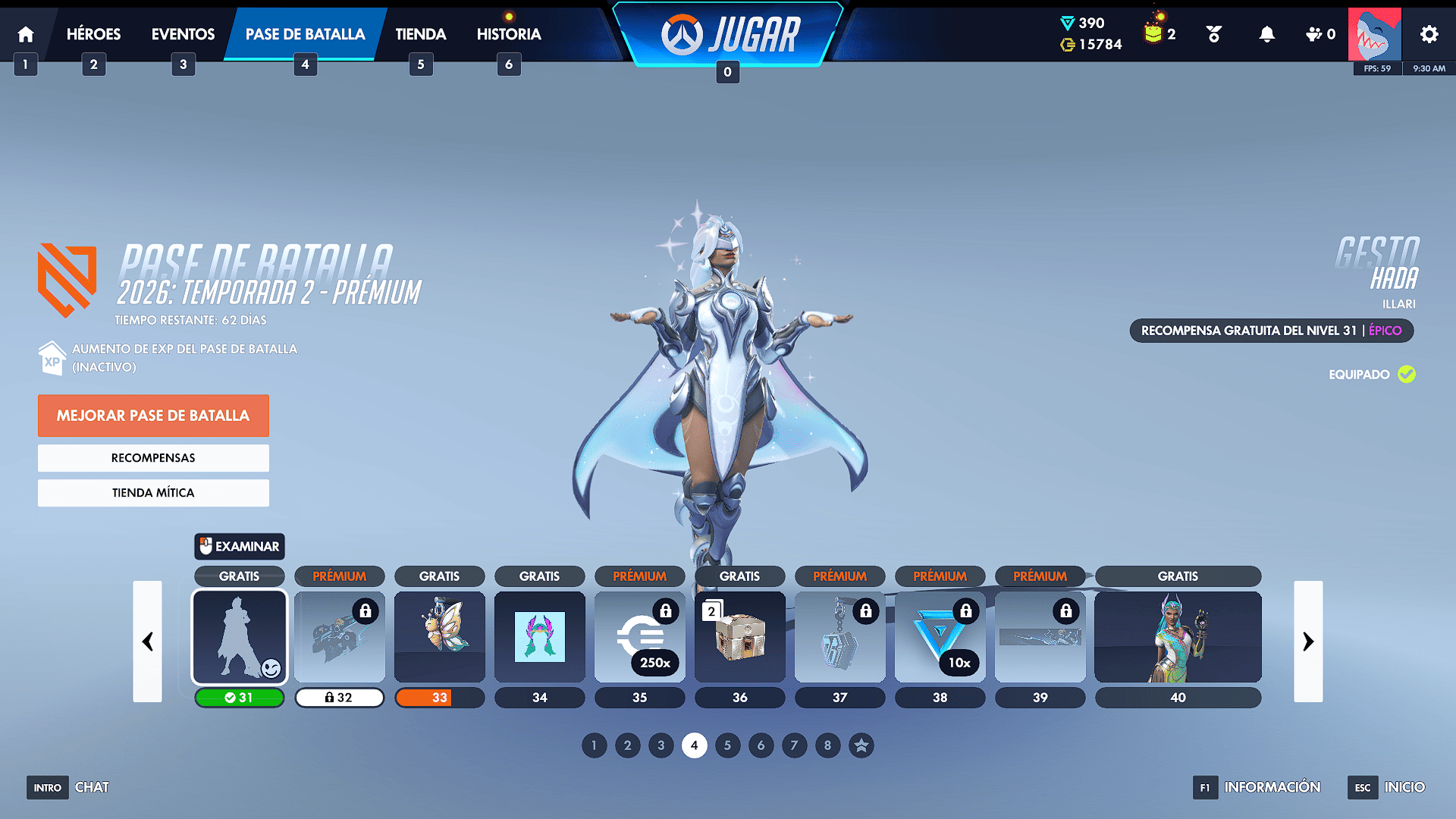1456x819 pixels.
Task: Open the shark player avatar profile
Action: [x=1374, y=34]
